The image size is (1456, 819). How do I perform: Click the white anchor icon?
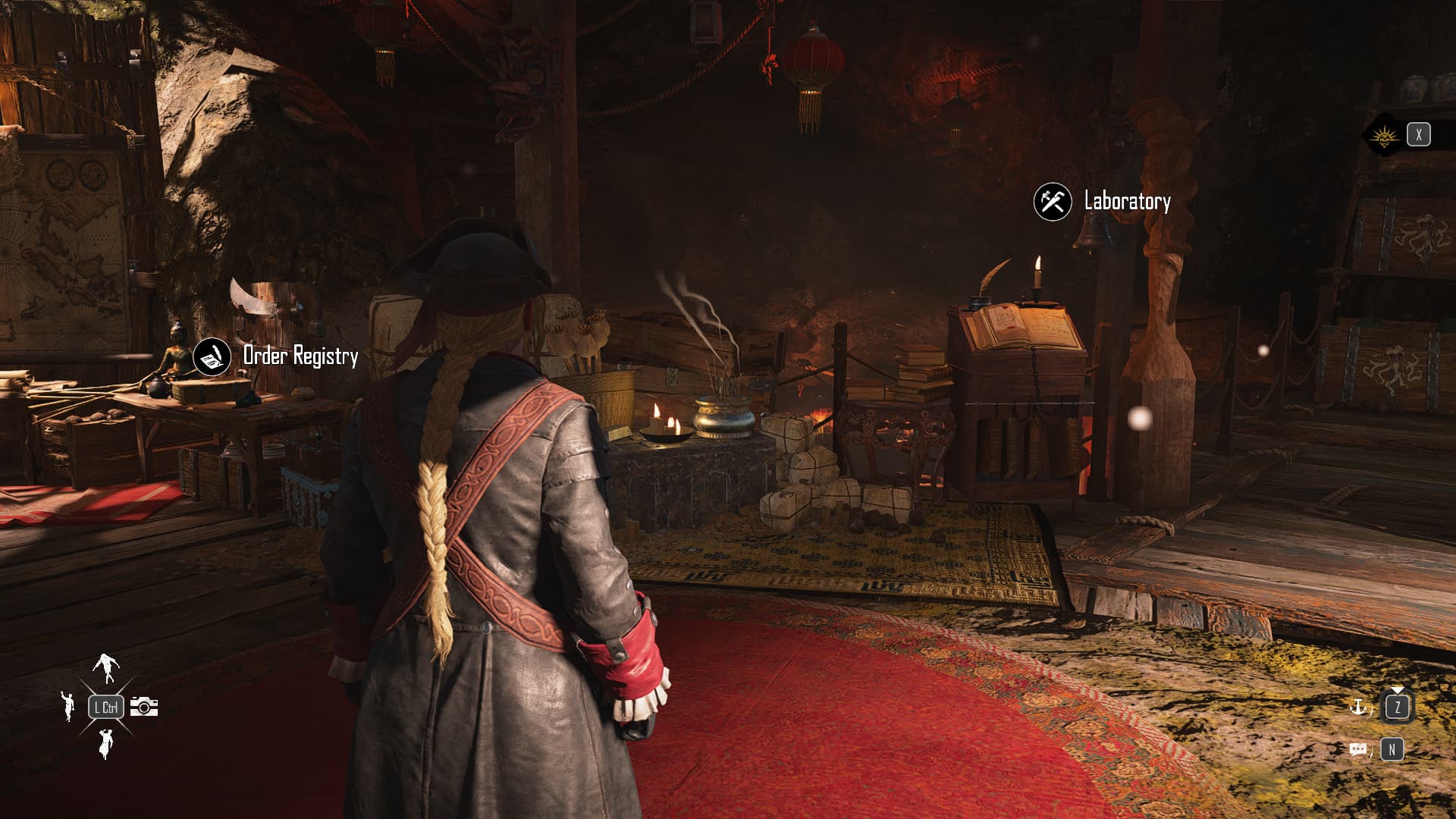tap(1358, 708)
